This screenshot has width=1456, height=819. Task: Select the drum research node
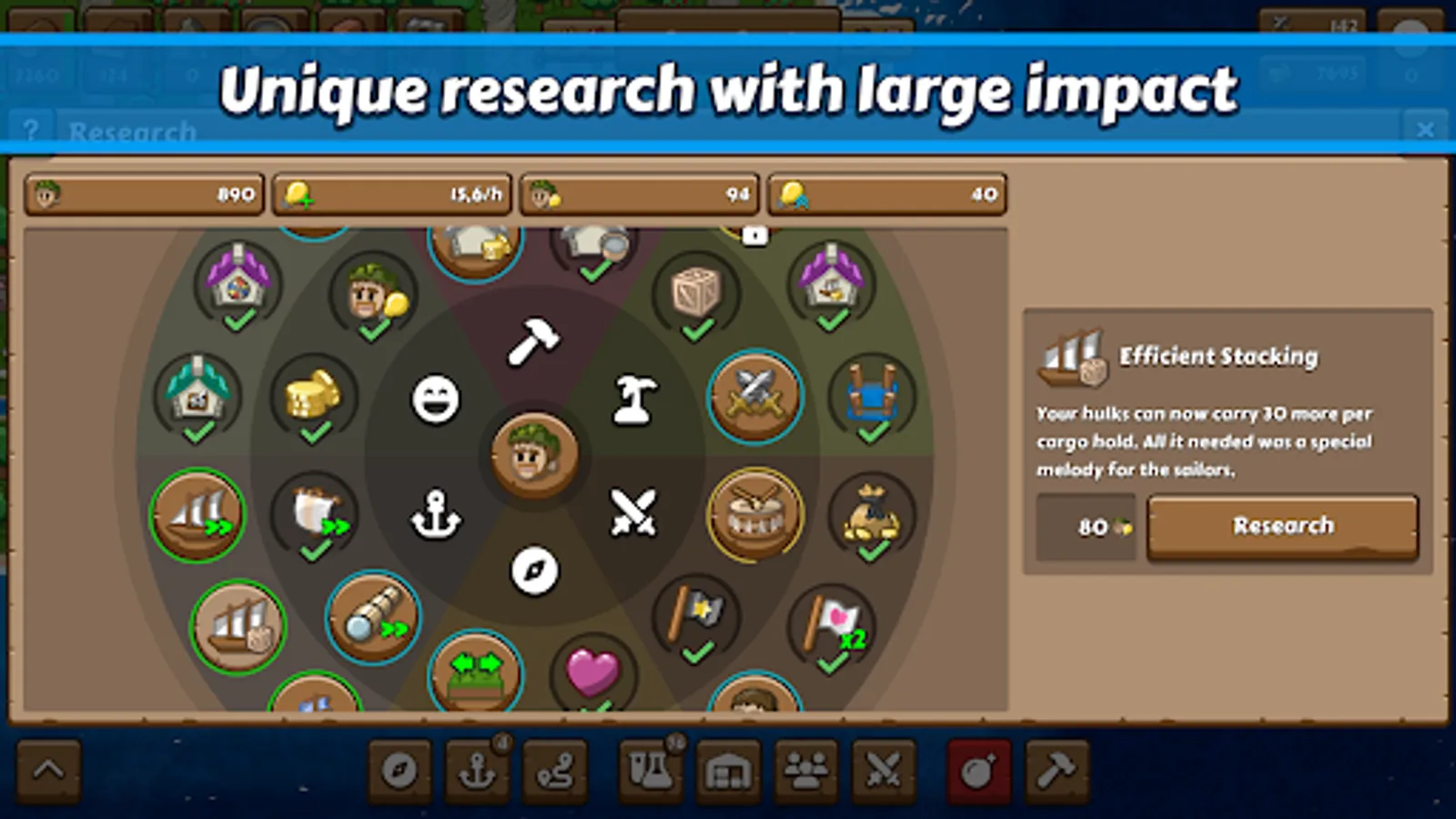(x=753, y=515)
